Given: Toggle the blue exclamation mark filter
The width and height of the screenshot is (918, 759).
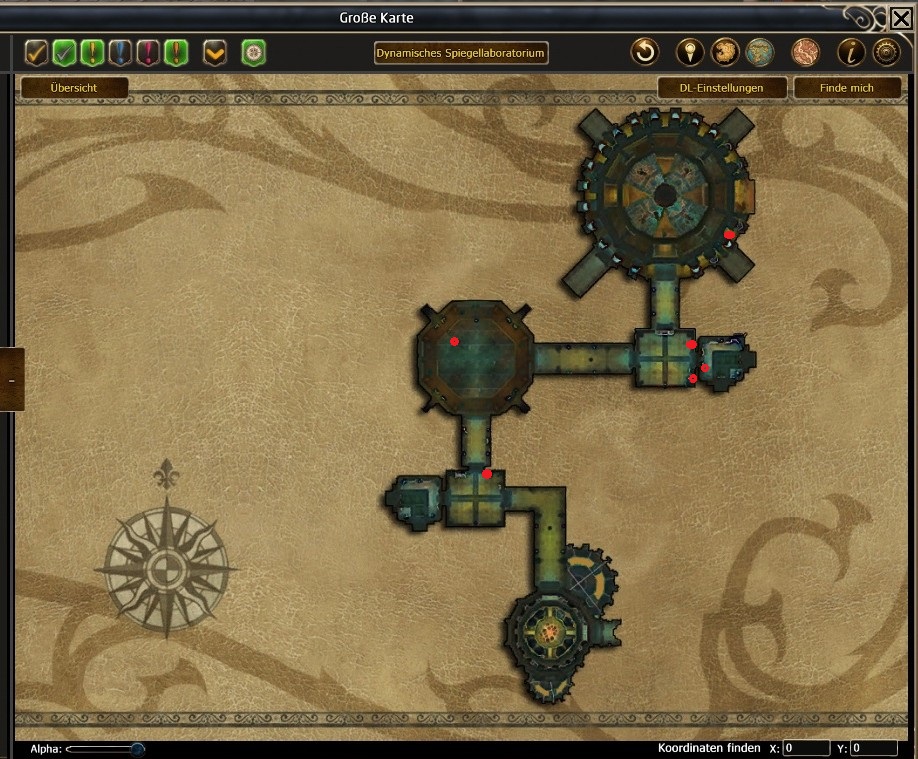Looking at the screenshot, I should (x=121, y=52).
